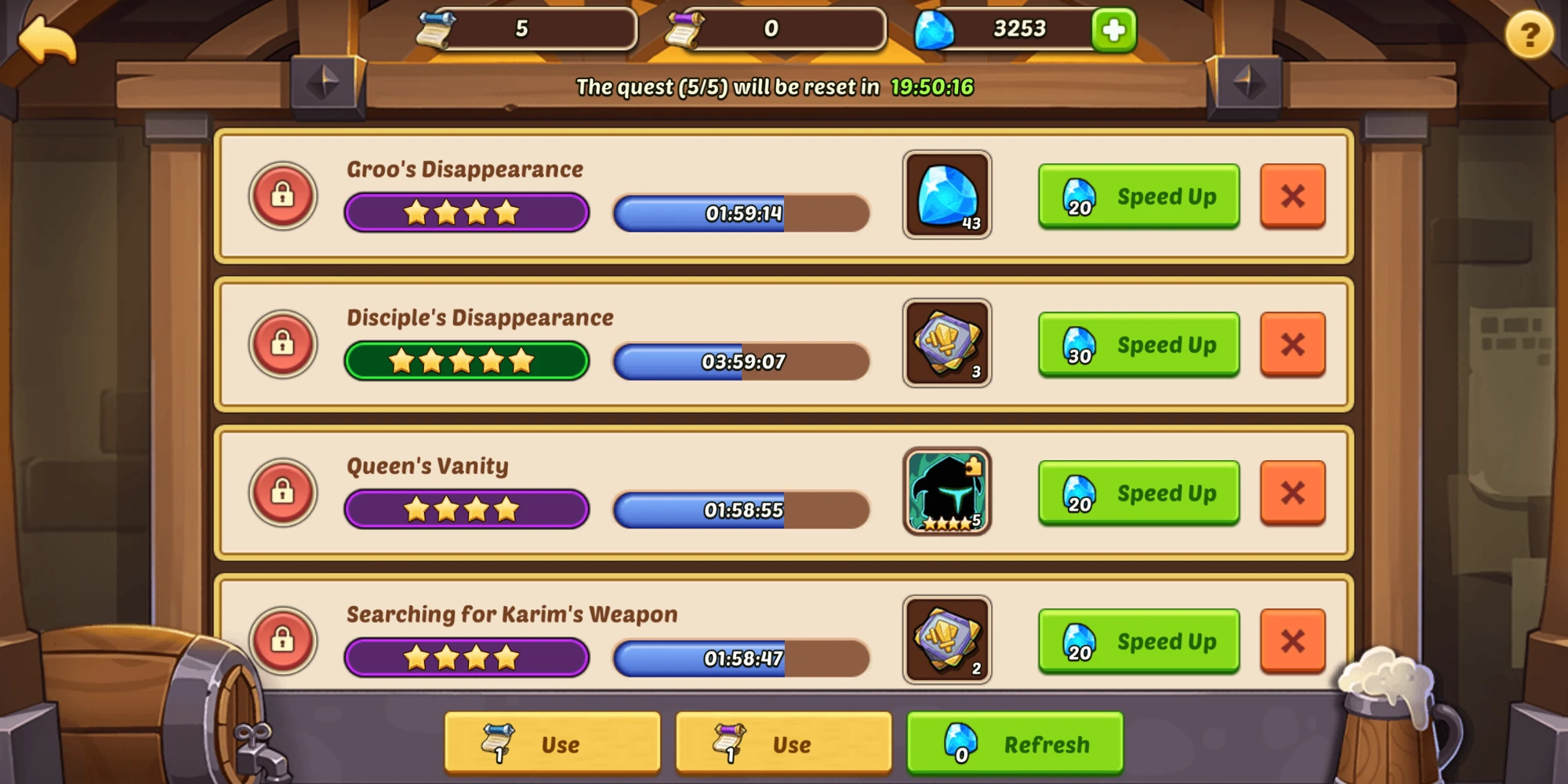Tap the four-star banner for Queen's Vanity
Screen dimensions: 1568x784
point(467,508)
